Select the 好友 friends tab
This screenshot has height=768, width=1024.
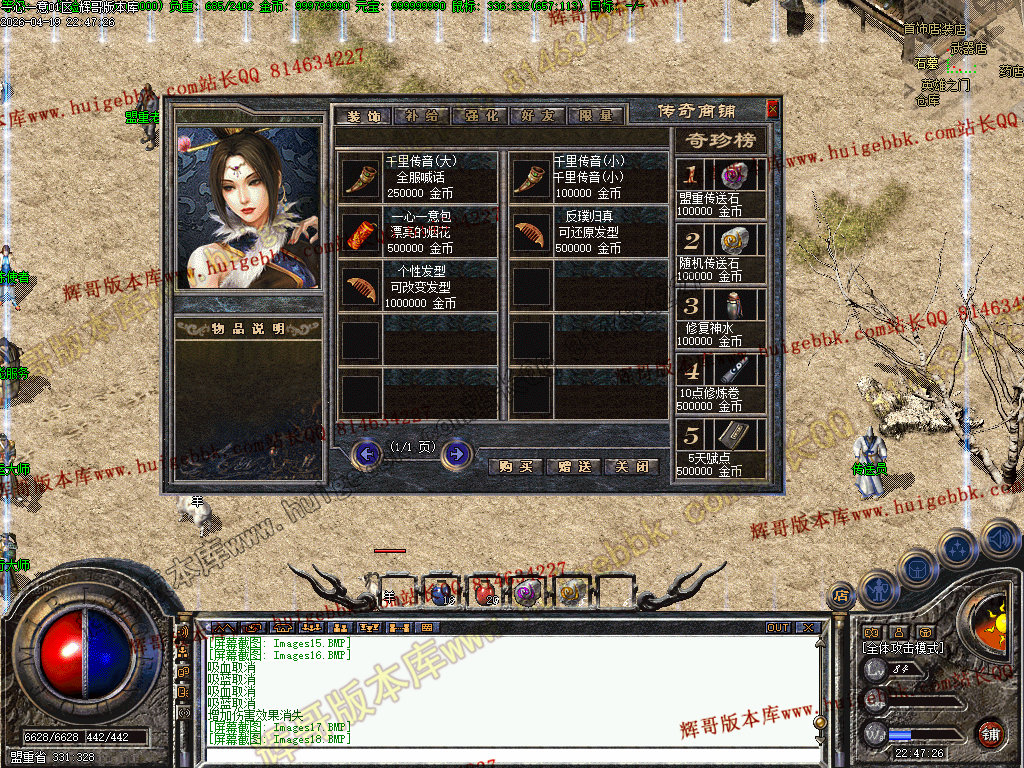coord(538,115)
